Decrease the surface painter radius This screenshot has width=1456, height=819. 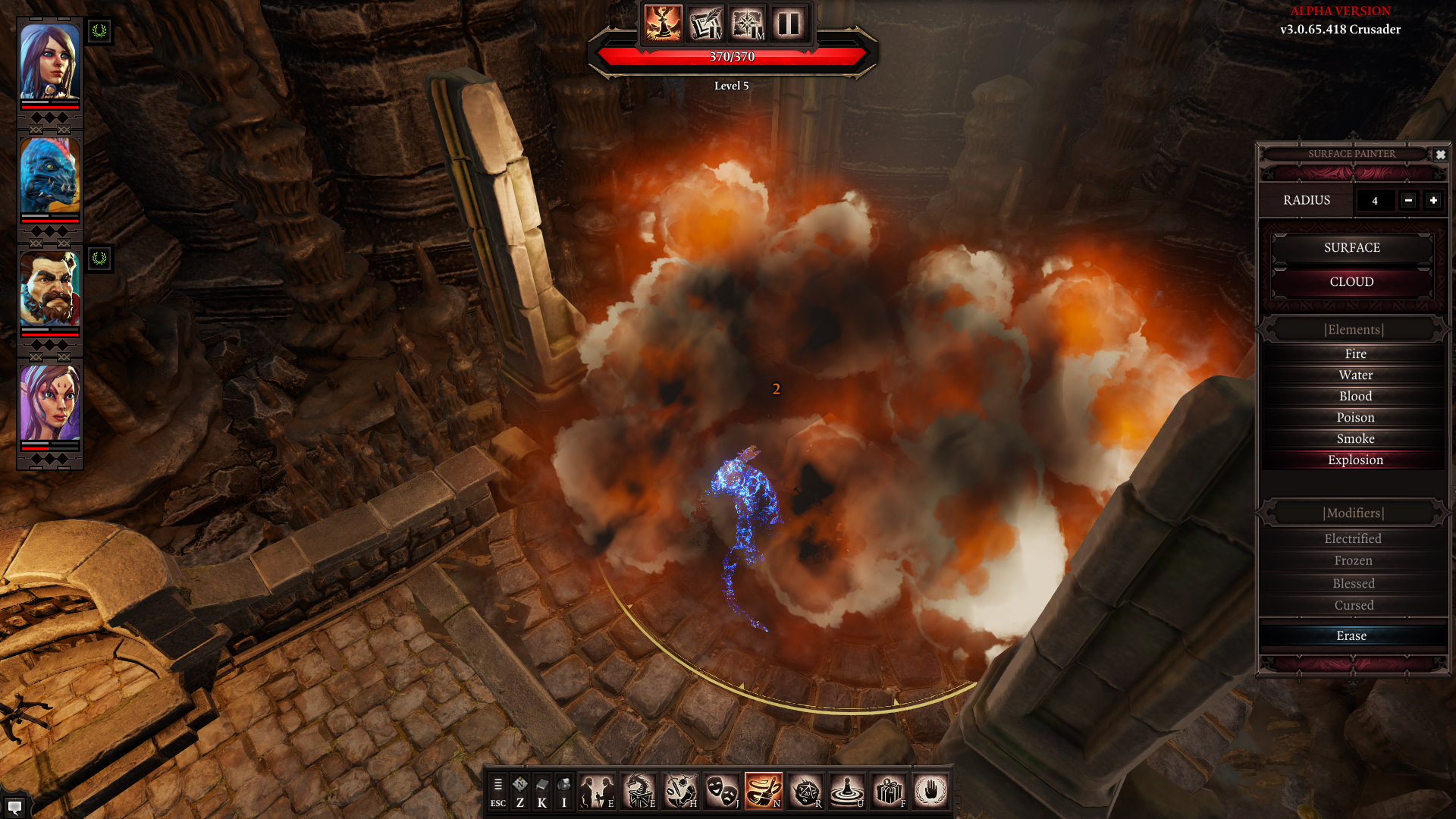pyautogui.click(x=1408, y=200)
